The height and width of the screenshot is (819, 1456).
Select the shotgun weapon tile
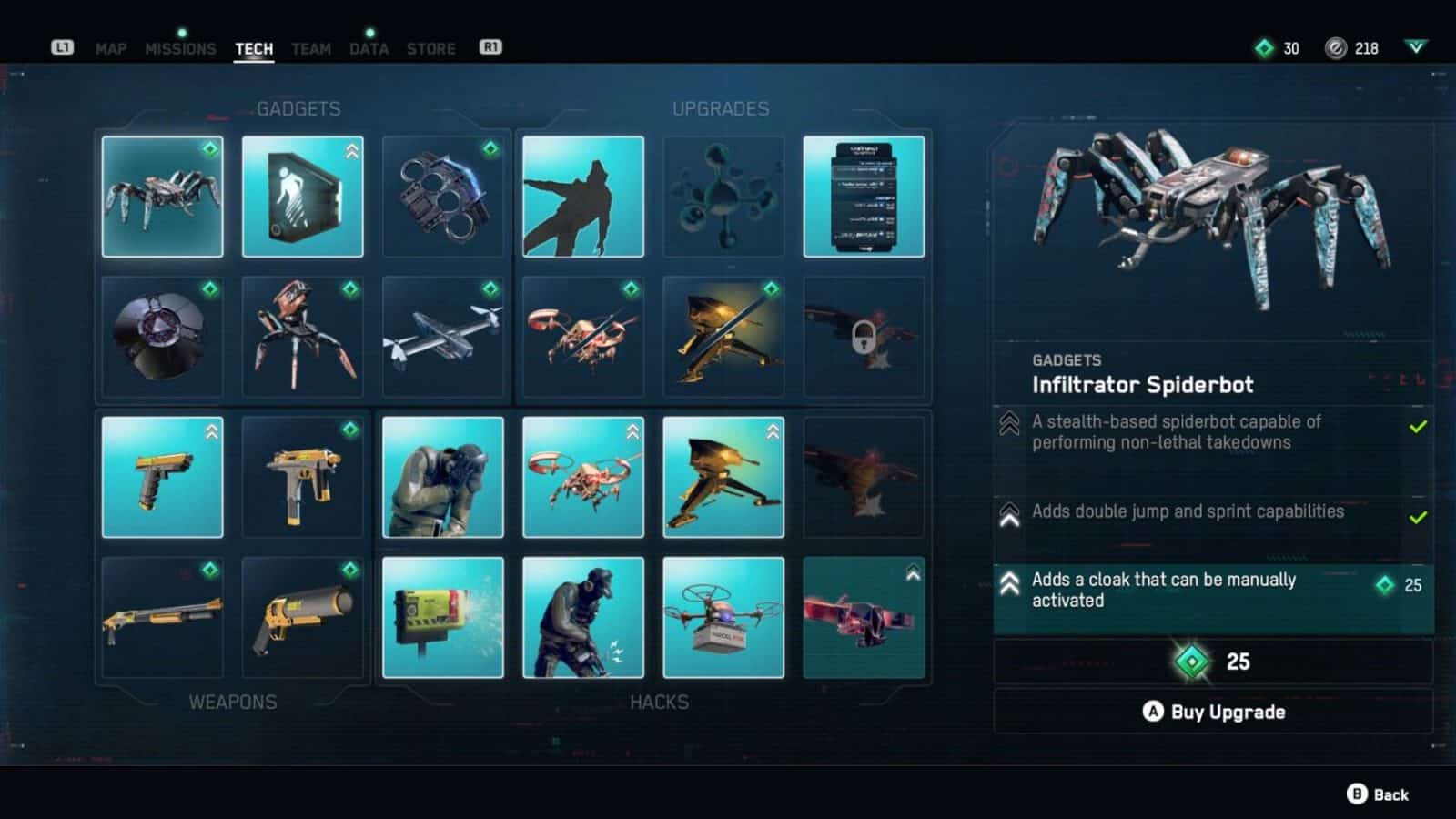(x=162, y=617)
